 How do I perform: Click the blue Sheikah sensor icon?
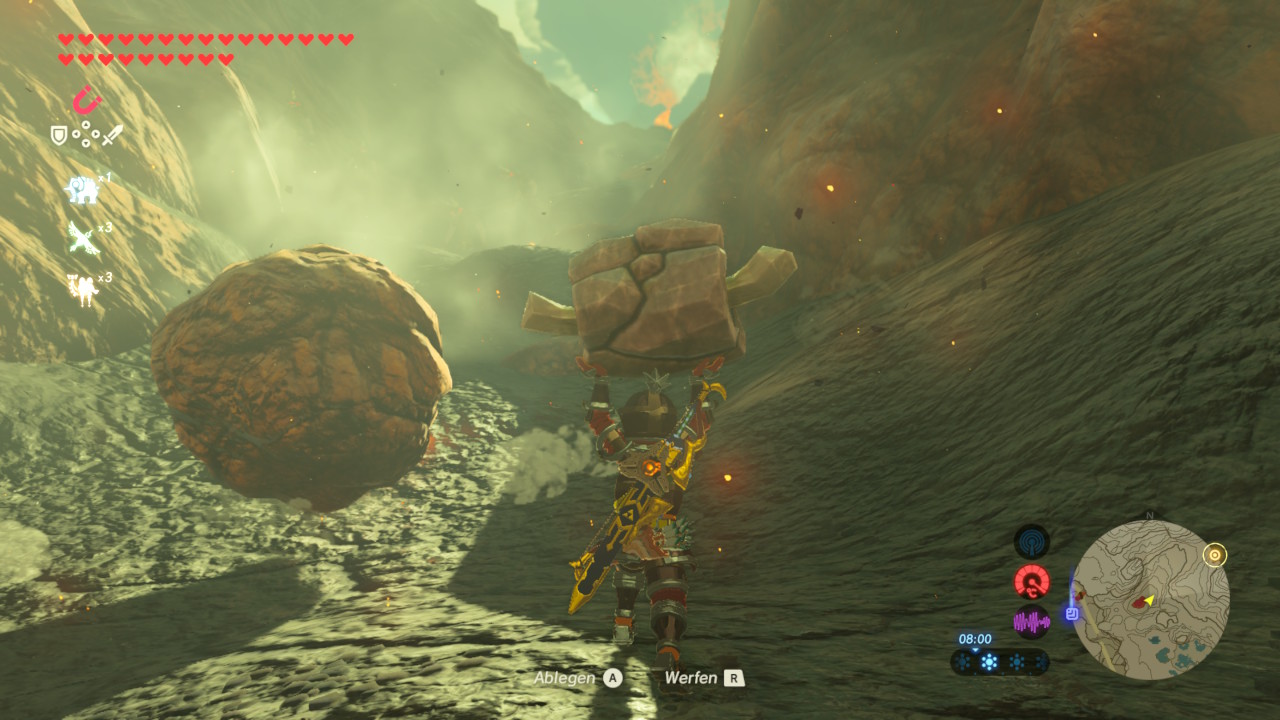point(1032,542)
